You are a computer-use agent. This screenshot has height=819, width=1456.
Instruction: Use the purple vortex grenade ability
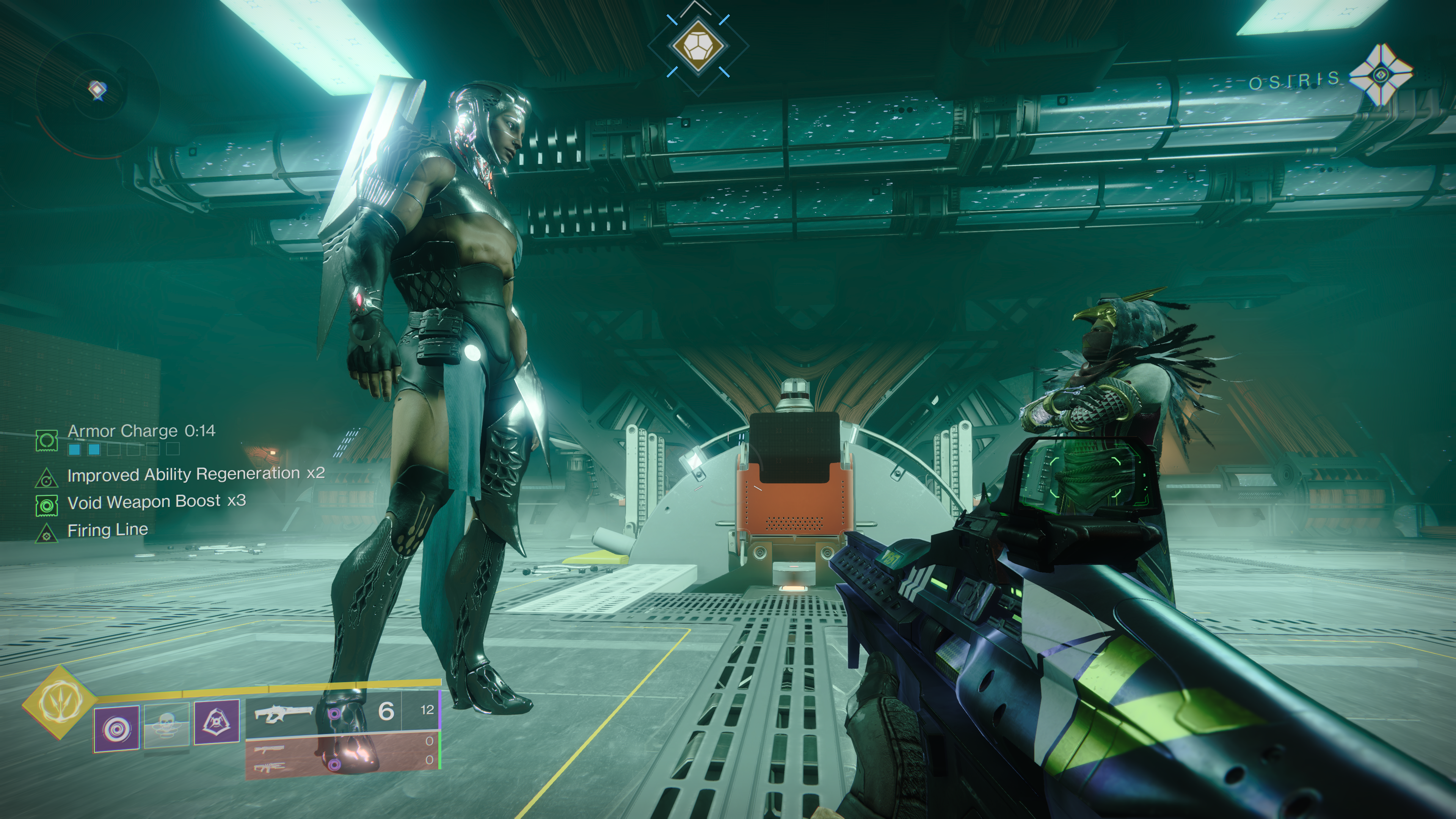[x=116, y=728]
